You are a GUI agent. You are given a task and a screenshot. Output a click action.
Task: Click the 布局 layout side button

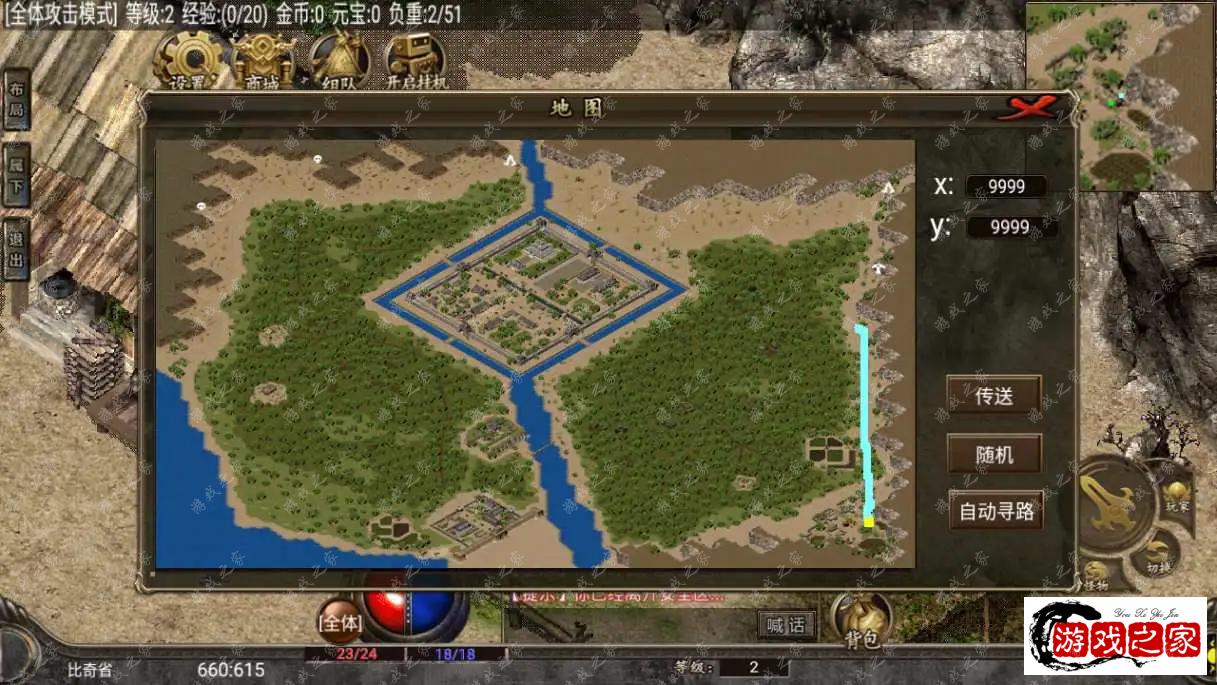point(16,100)
